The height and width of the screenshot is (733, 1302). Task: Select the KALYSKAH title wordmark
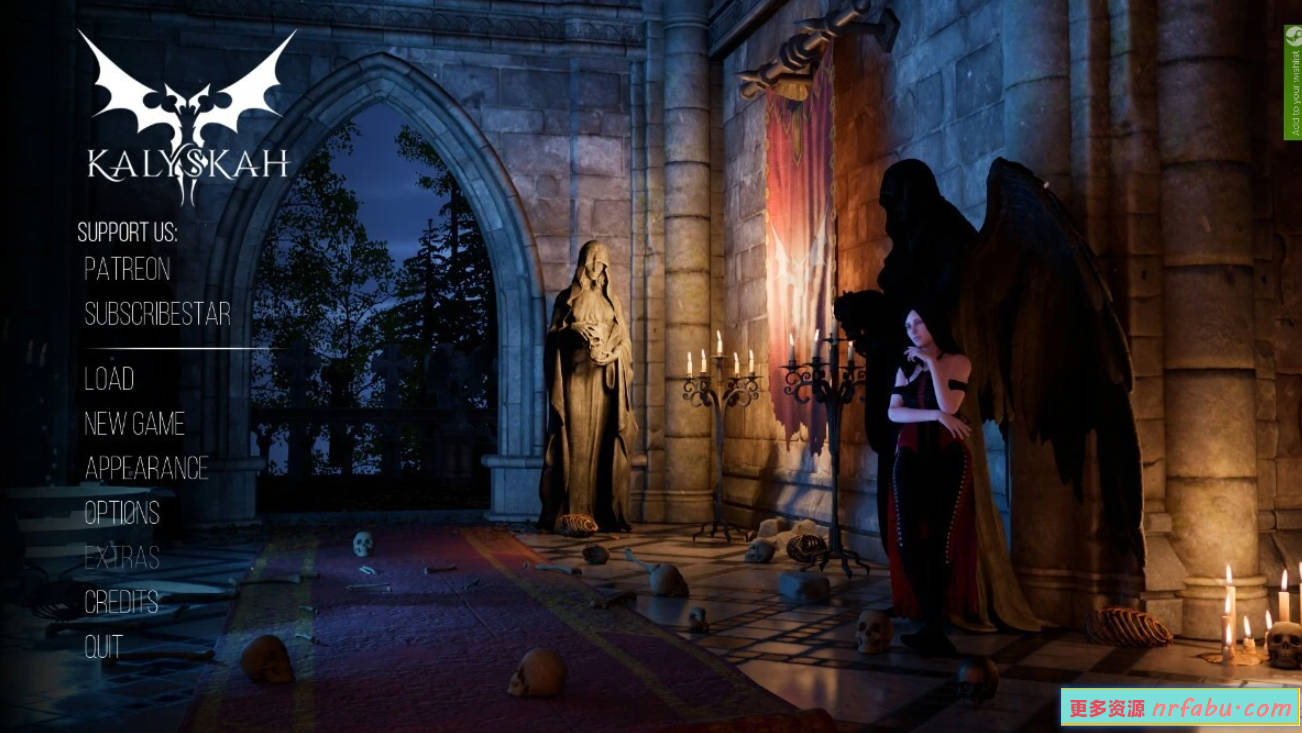coord(188,160)
